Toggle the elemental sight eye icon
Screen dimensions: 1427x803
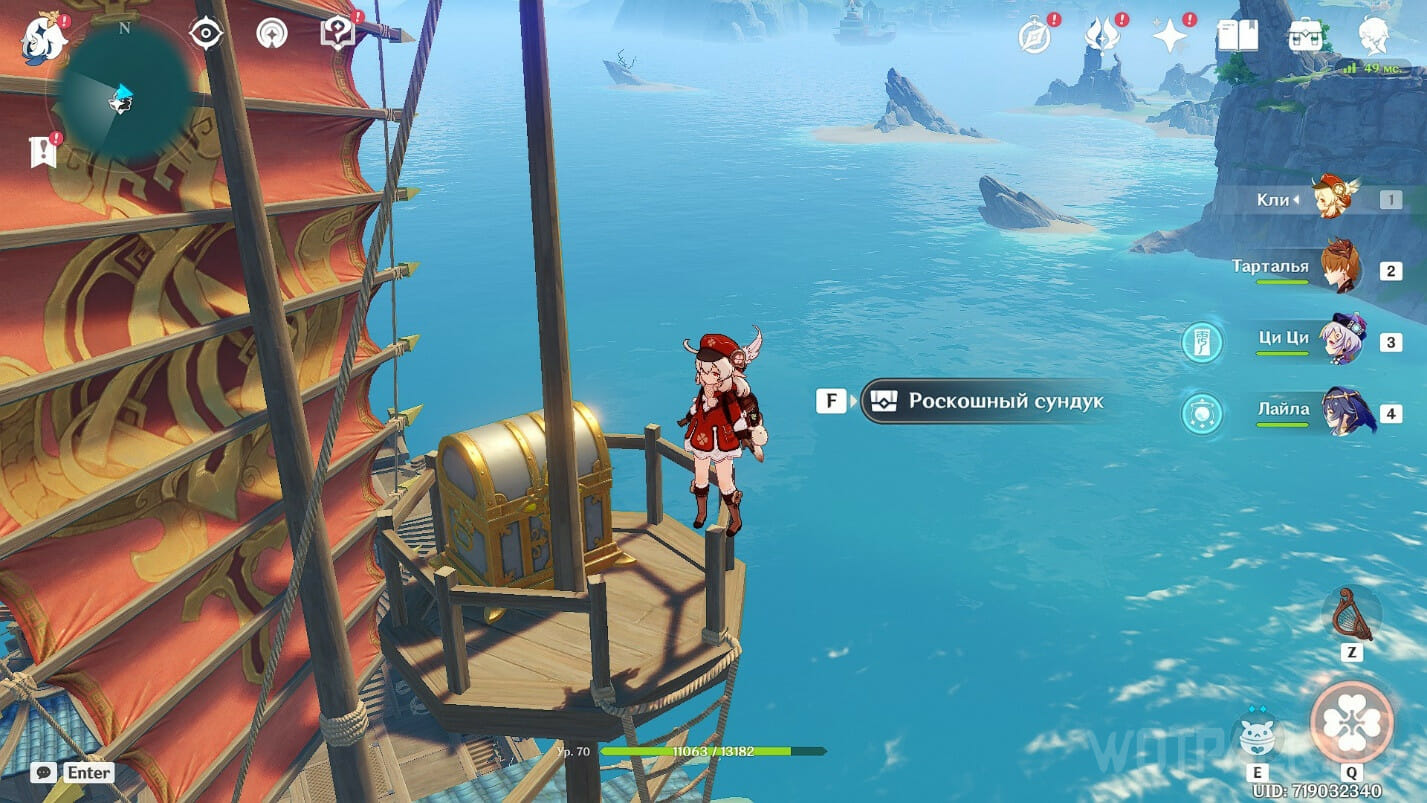click(x=206, y=34)
